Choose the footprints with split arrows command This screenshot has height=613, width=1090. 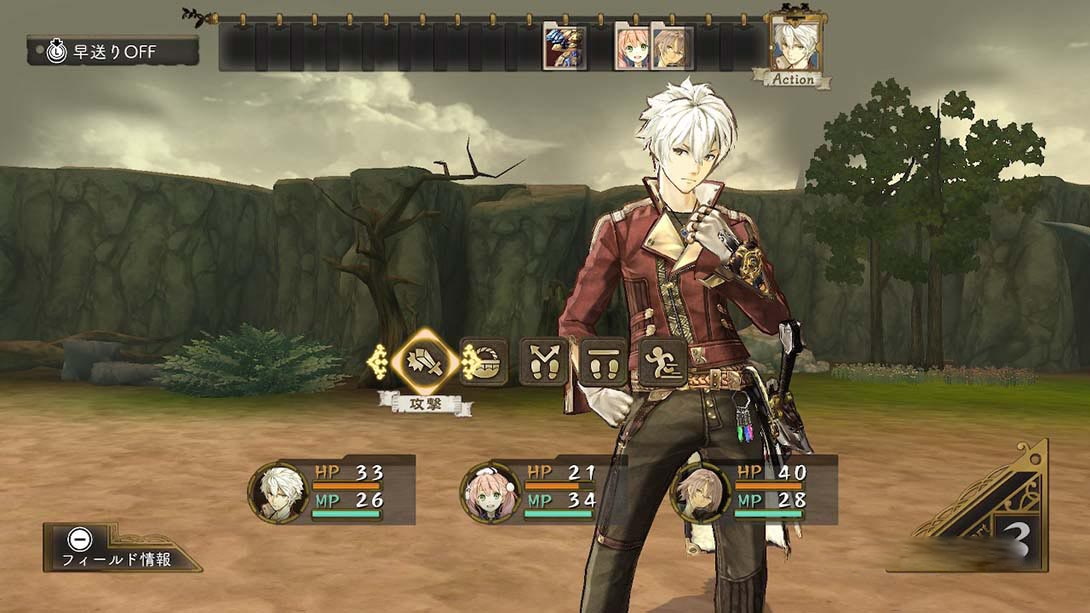(543, 361)
